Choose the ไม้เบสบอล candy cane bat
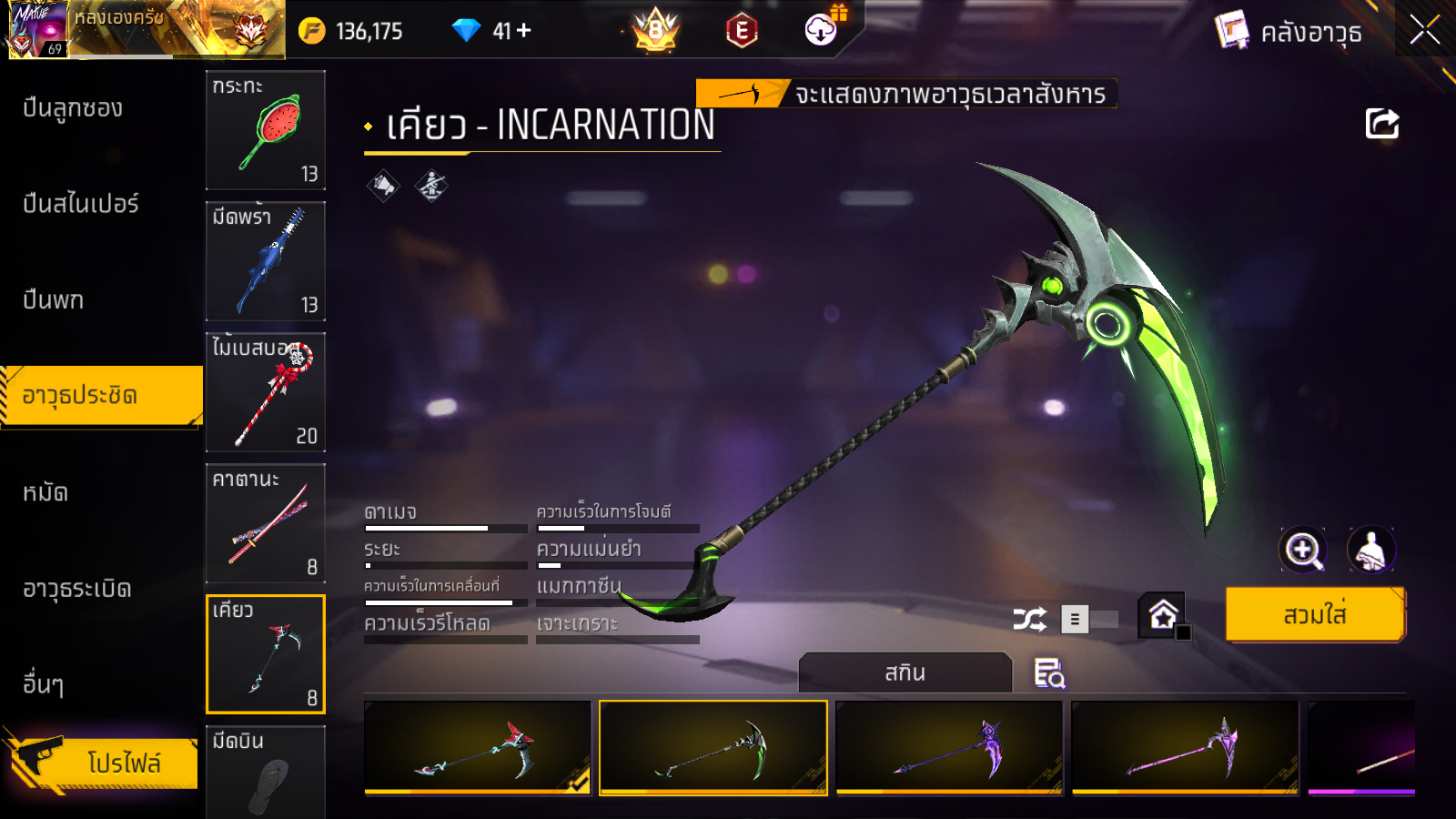The image size is (1456, 819). pyautogui.click(x=266, y=392)
